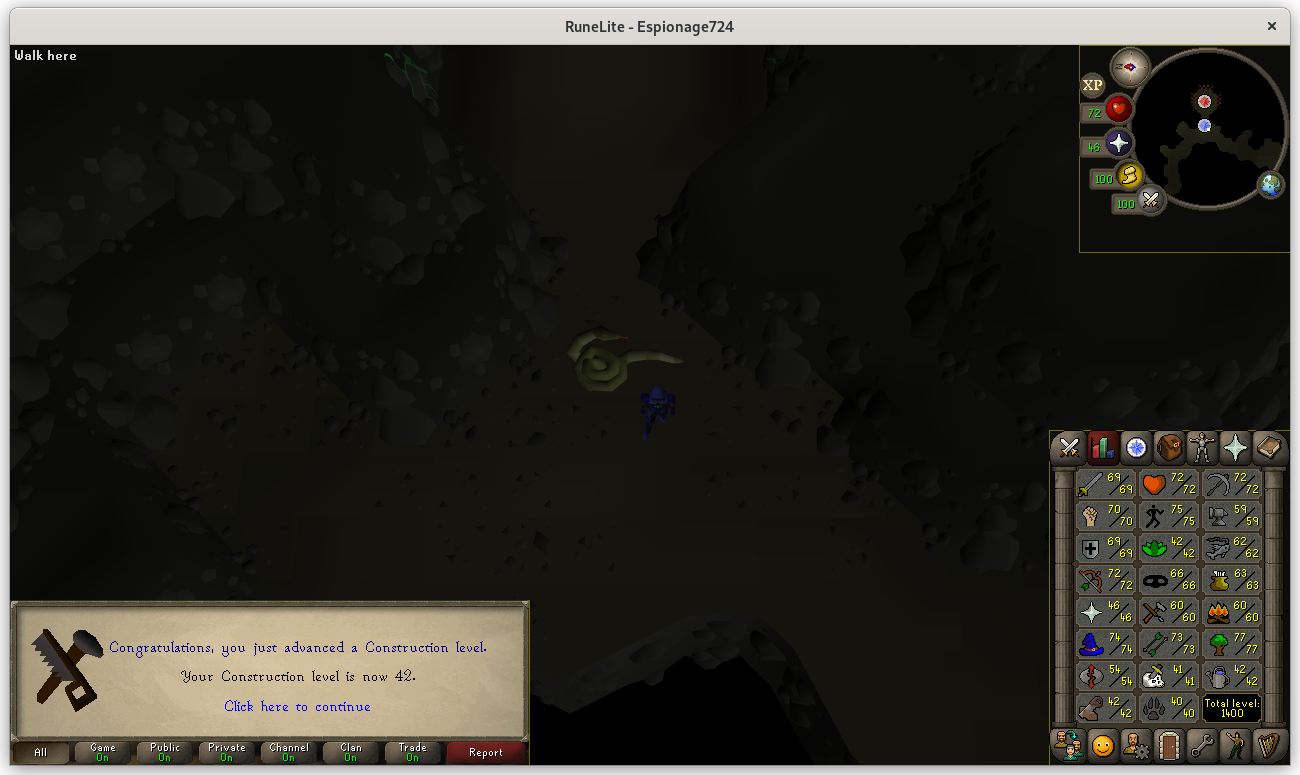Close the RuneLite window
This screenshot has width=1300, height=775.
point(1272,26)
